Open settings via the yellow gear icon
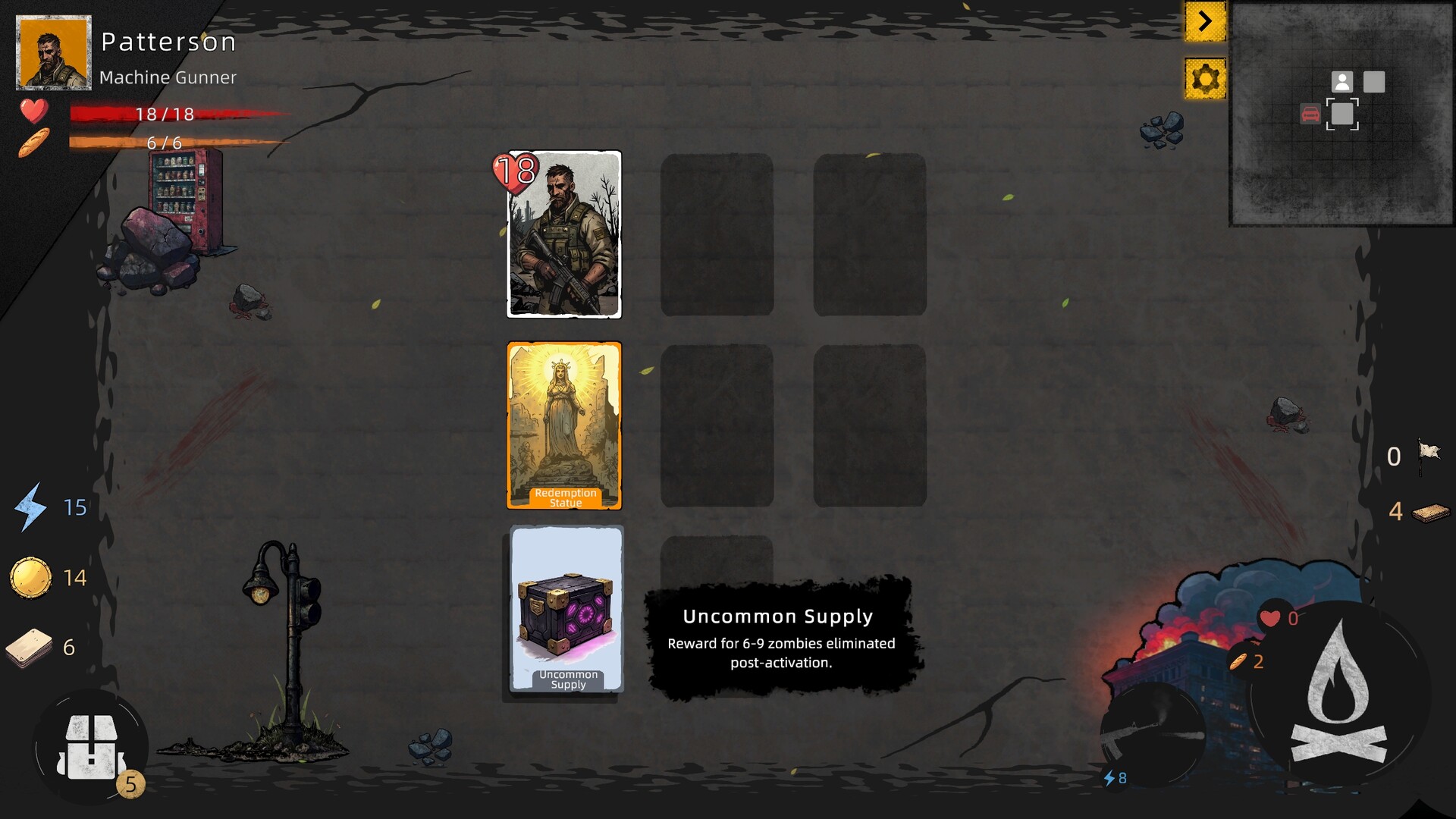Image resolution: width=1456 pixels, height=819 pixels. click(x=1206, y=78)
